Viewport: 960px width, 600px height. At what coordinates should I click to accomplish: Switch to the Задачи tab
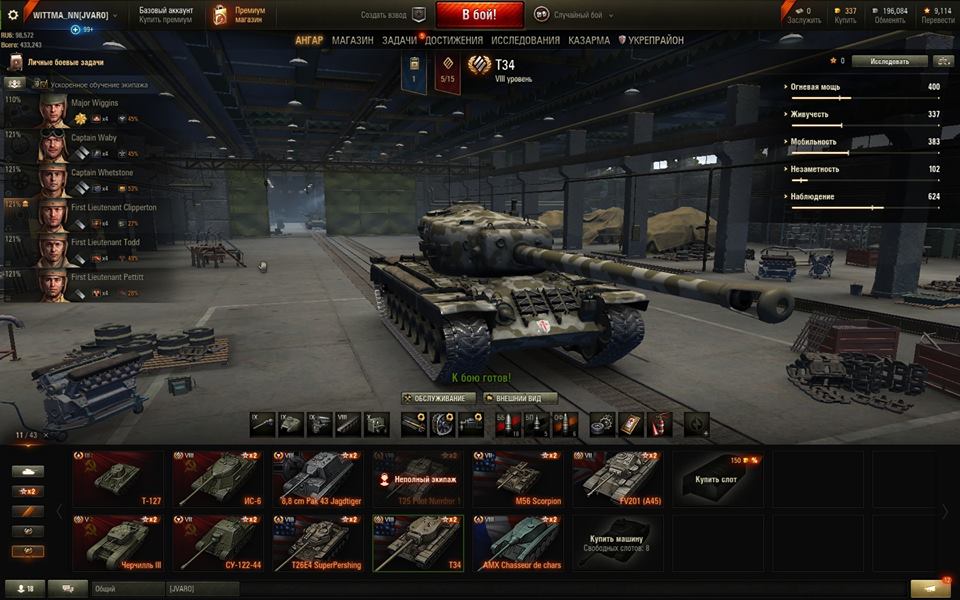[x=399, y=41]
